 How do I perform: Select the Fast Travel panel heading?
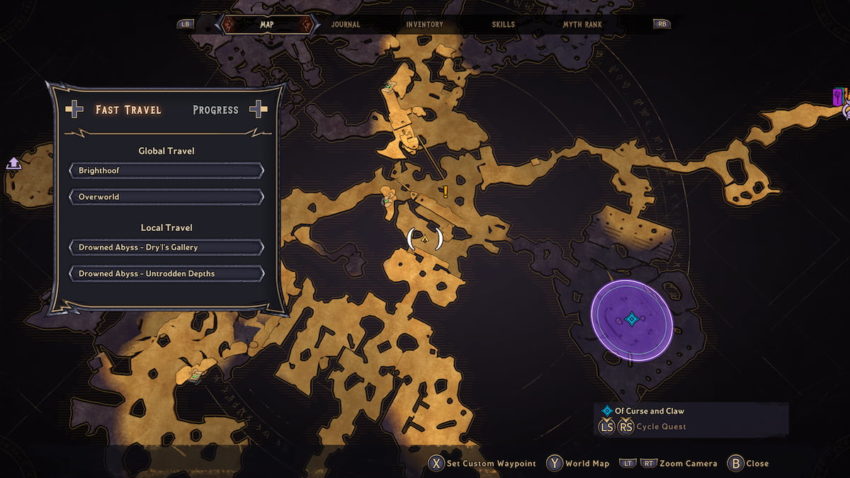[x=128, y=110]
